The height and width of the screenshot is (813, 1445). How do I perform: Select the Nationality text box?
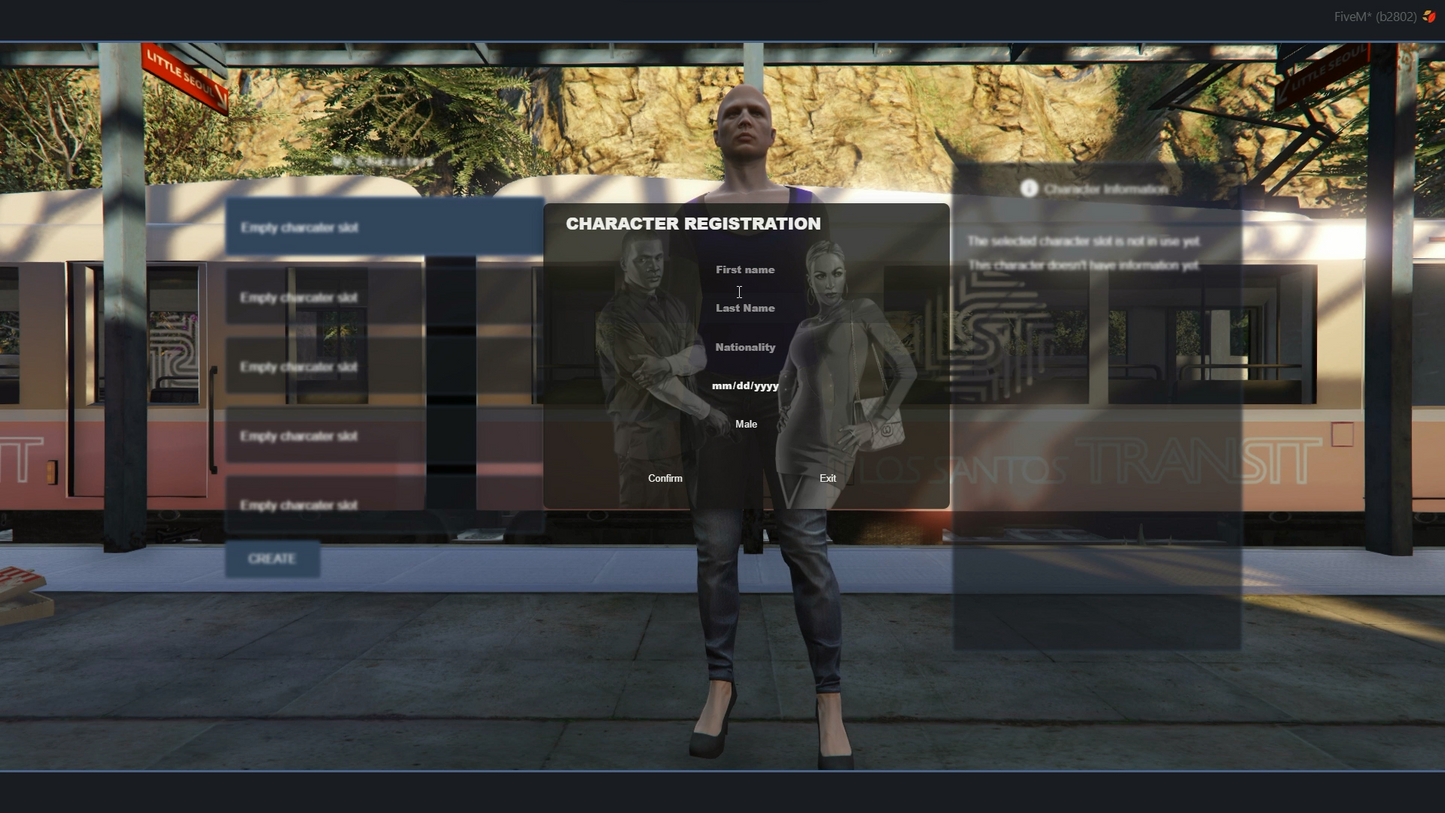[x=745, y=347]
